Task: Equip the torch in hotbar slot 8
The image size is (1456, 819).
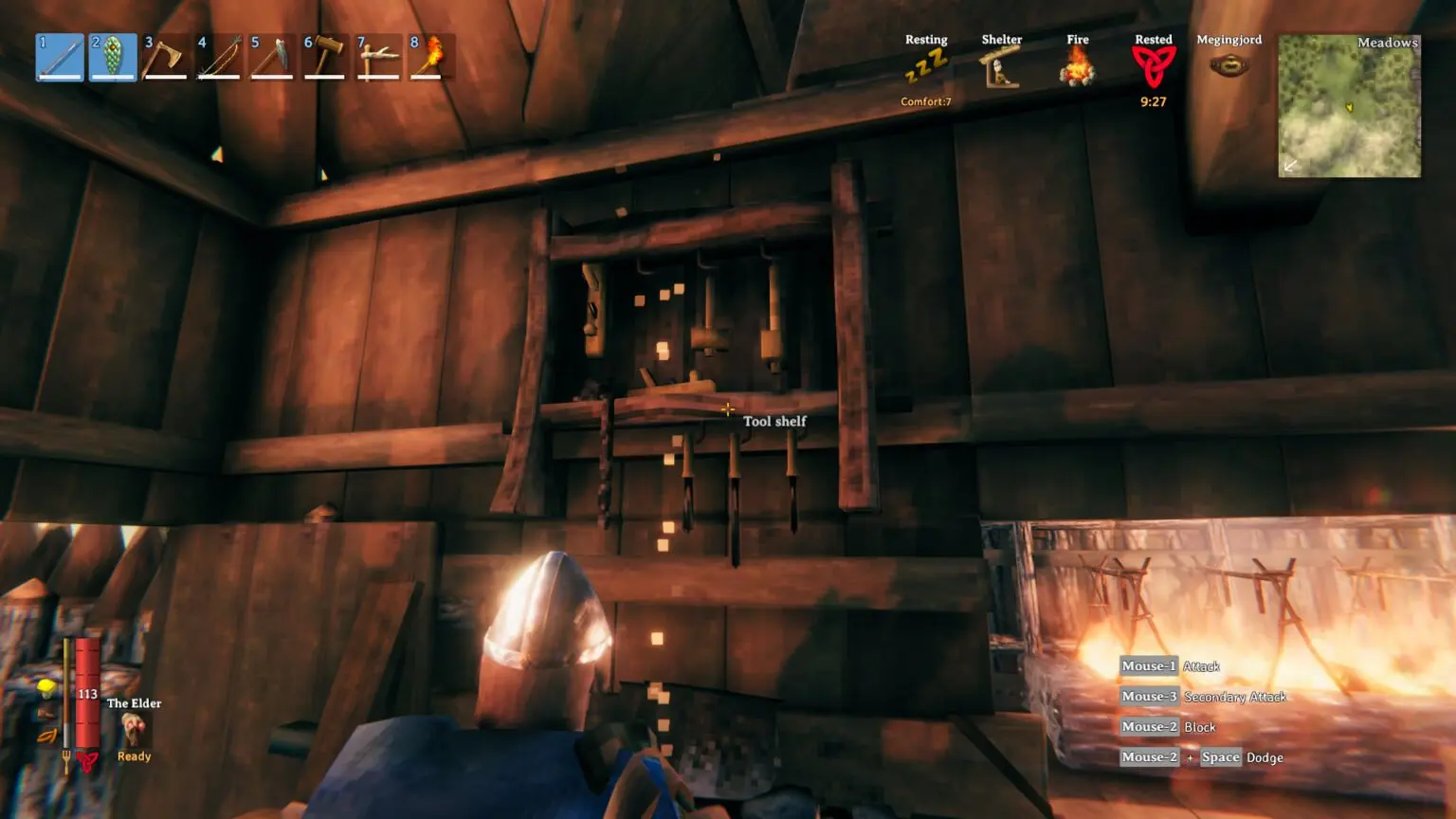Action: coord(431,57)
